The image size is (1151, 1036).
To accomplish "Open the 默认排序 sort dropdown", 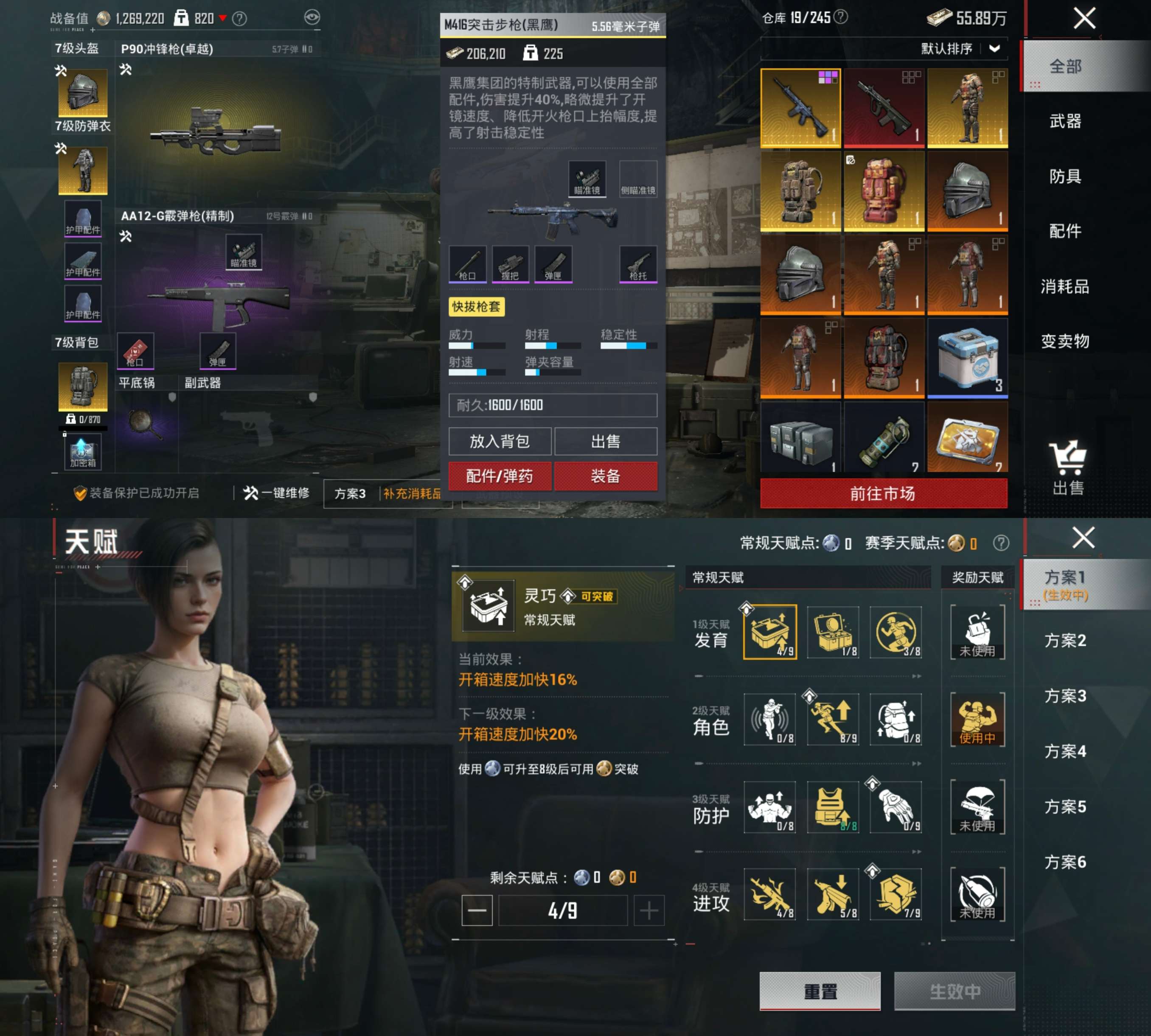I will point(960,49).
